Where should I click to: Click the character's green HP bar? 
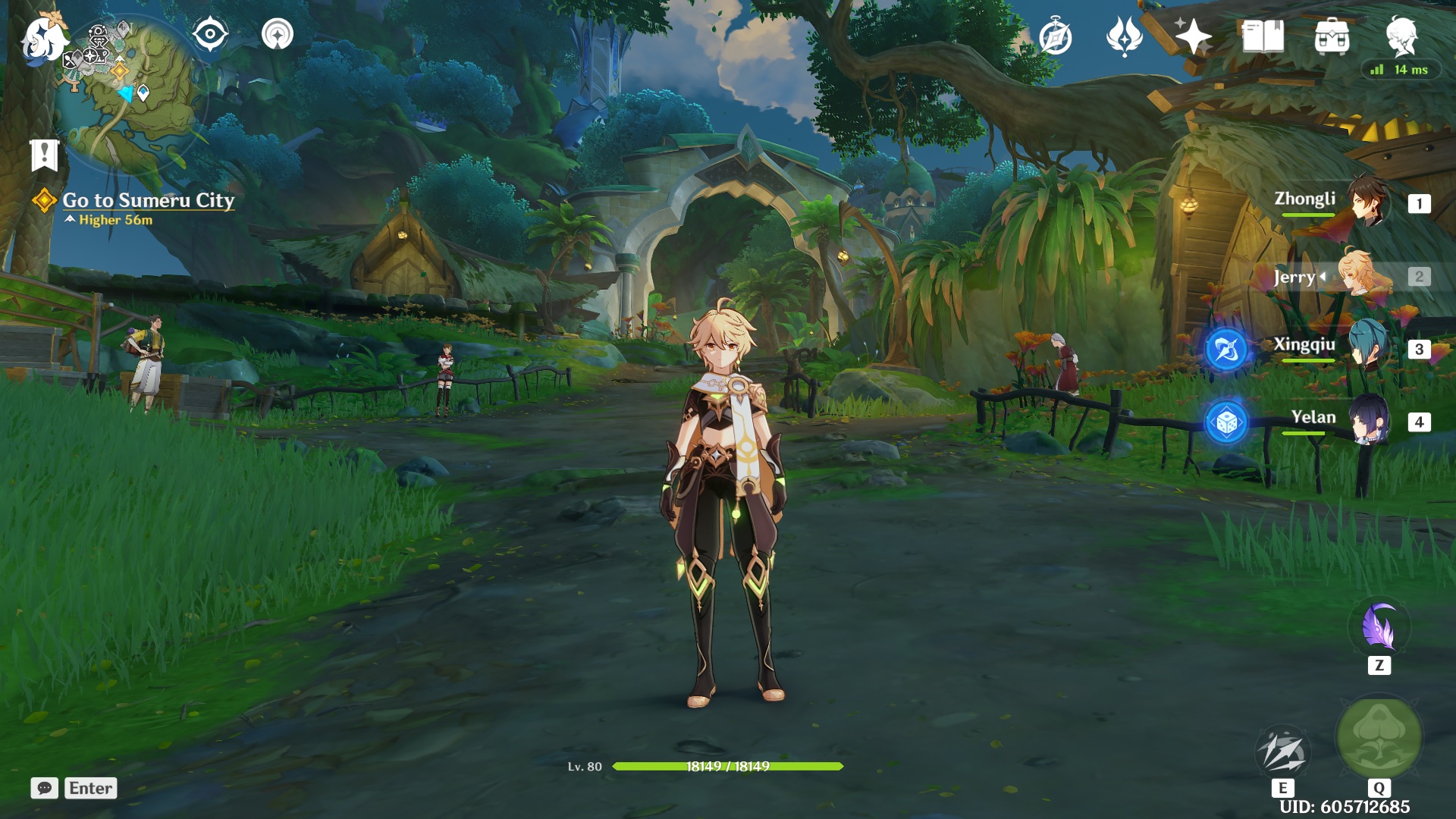click(728, 767)
